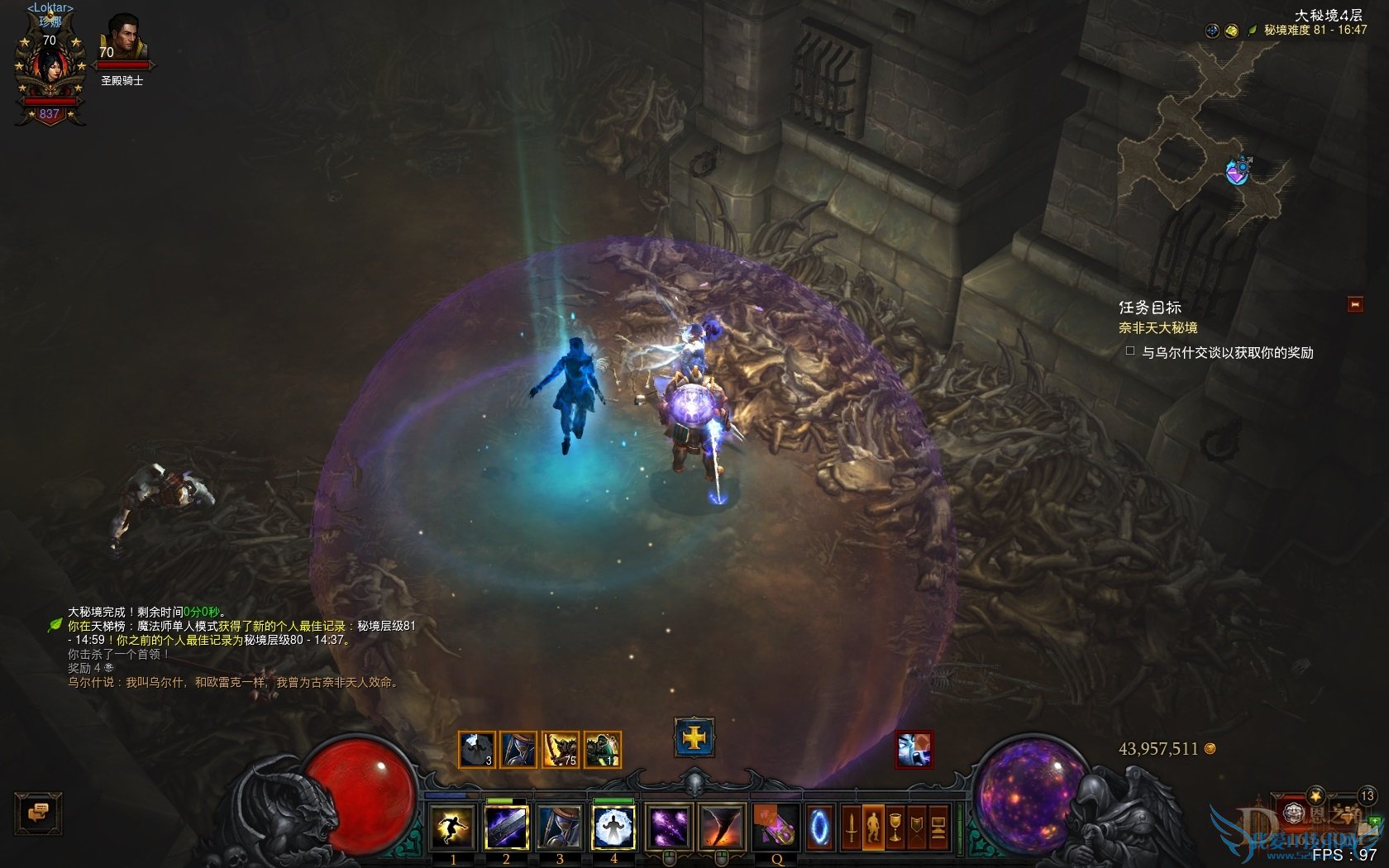Open the blue town portal
Image resolution: width=1389 pixels, height=868 pixels.
[x=819, y=827]
